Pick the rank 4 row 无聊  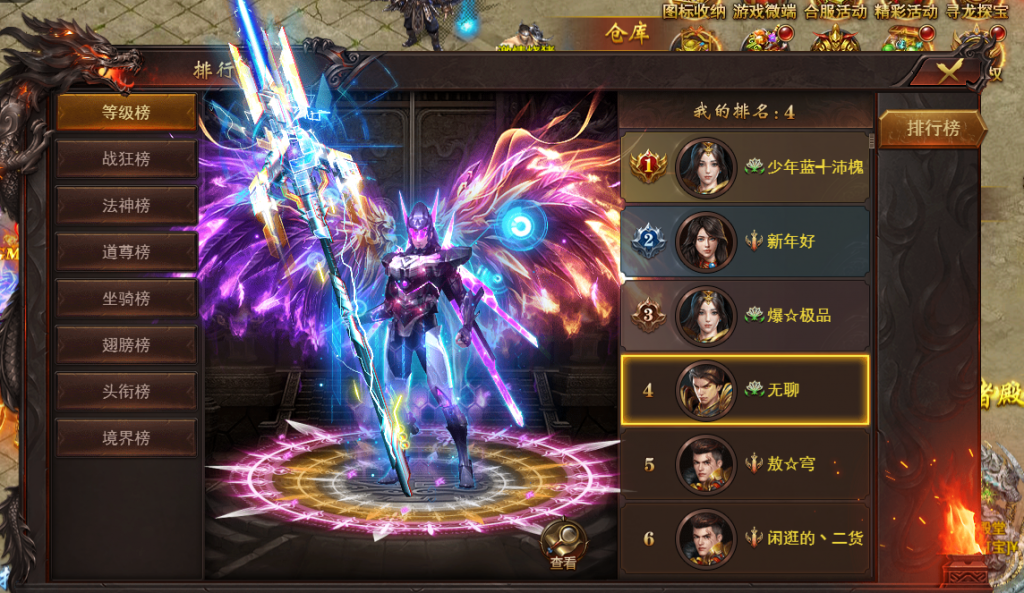[x=744, y=389]
